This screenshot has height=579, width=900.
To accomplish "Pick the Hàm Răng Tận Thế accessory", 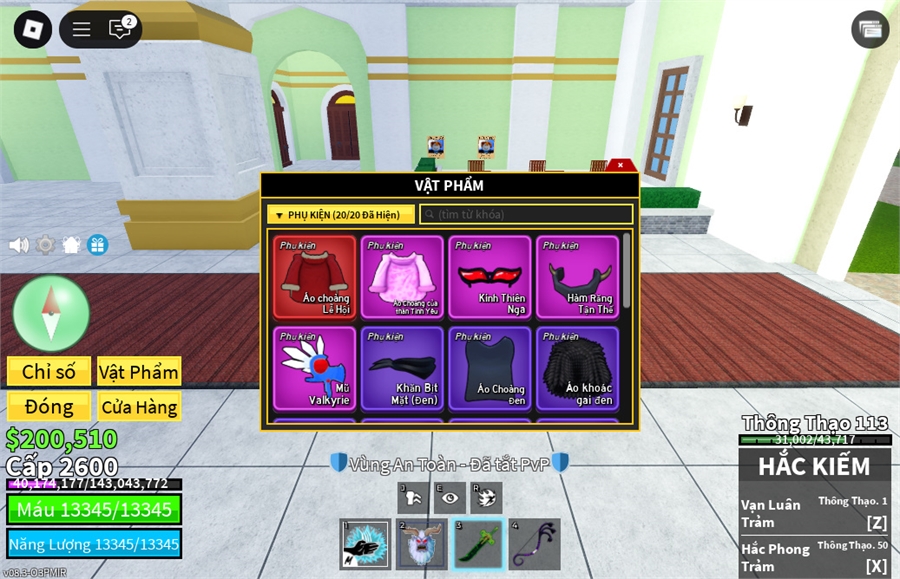I will (577, 277).
